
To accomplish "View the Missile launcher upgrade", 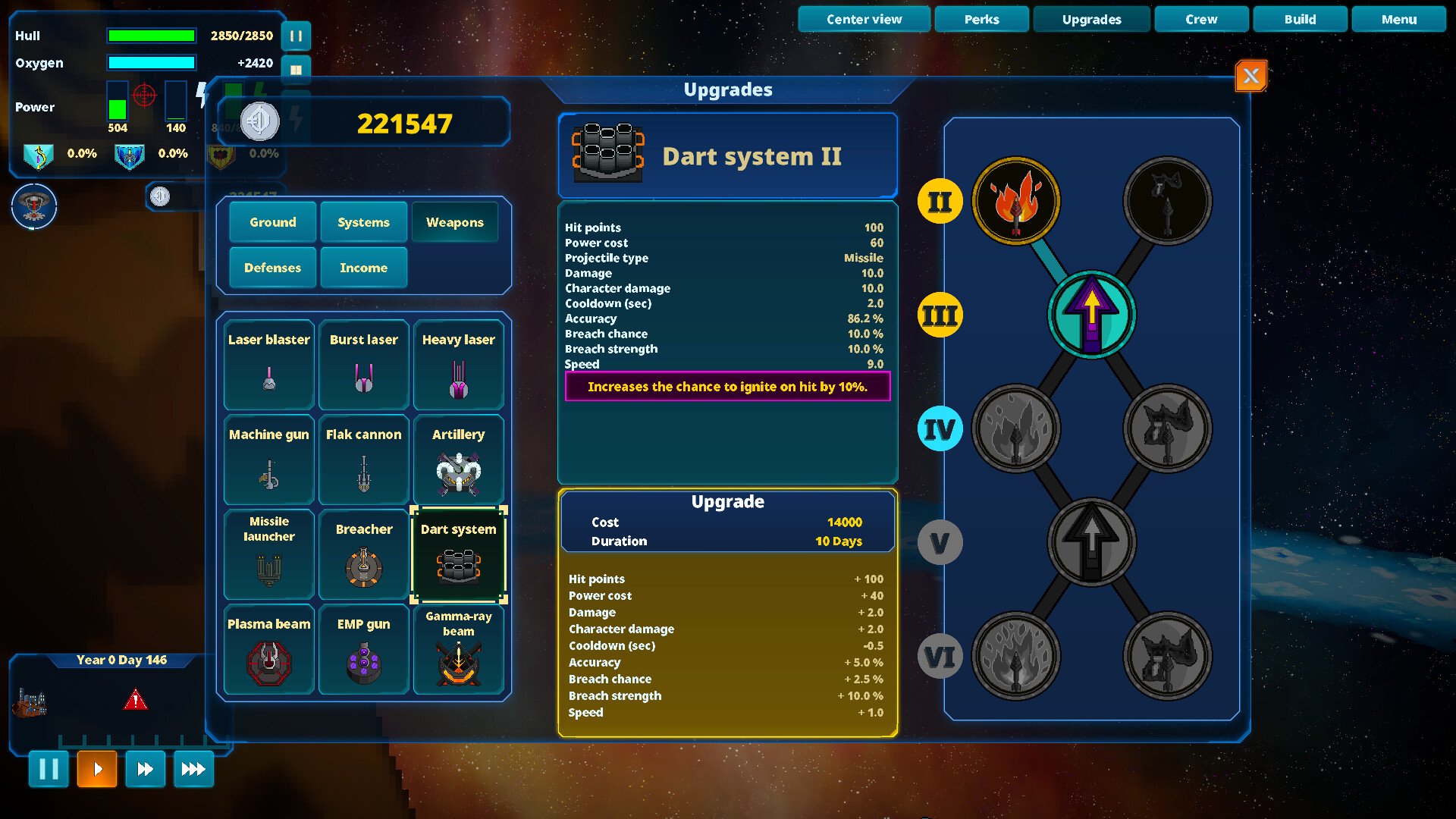I will [268, 554].
